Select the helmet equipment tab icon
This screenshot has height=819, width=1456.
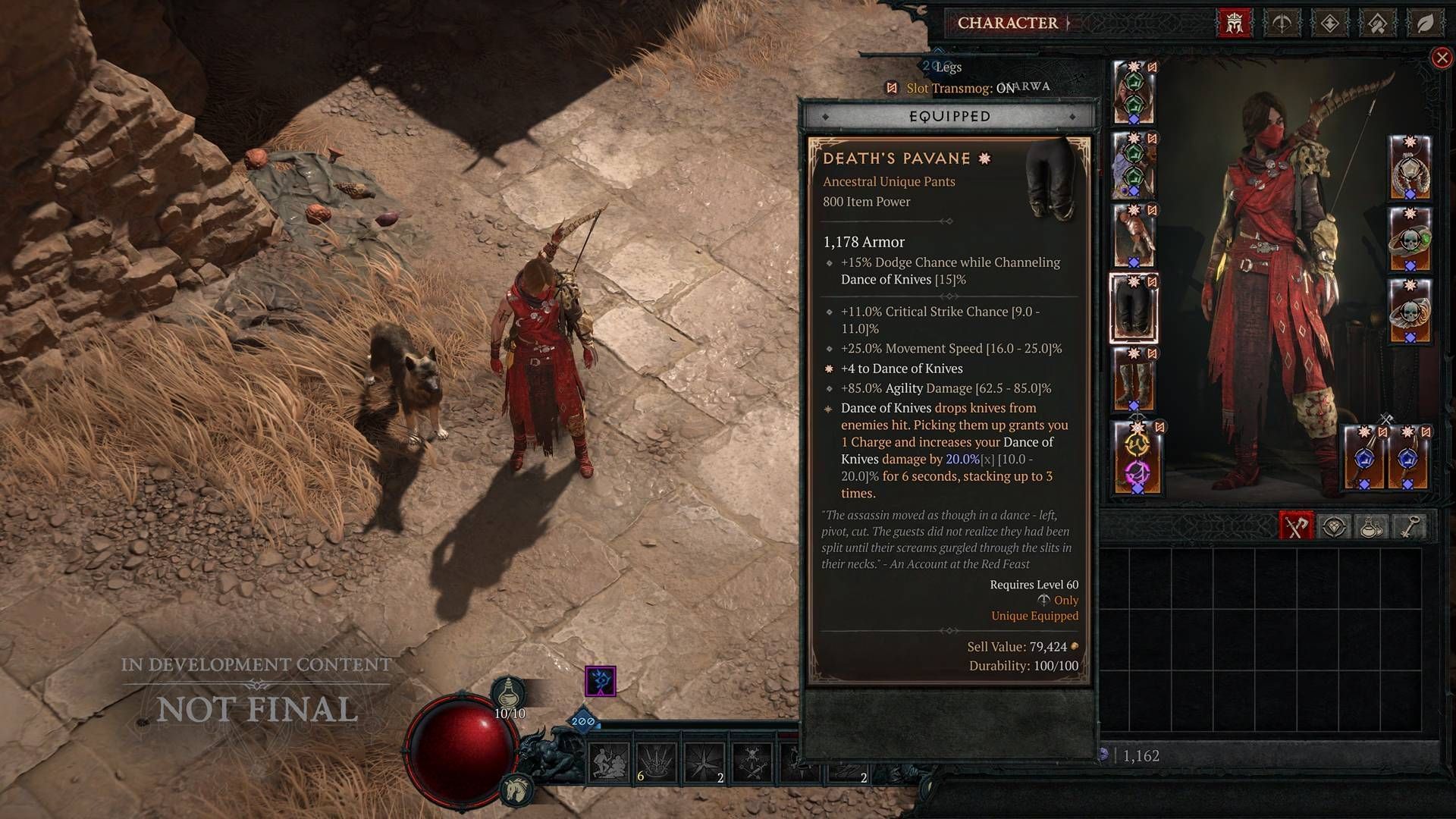point(1234,24)
